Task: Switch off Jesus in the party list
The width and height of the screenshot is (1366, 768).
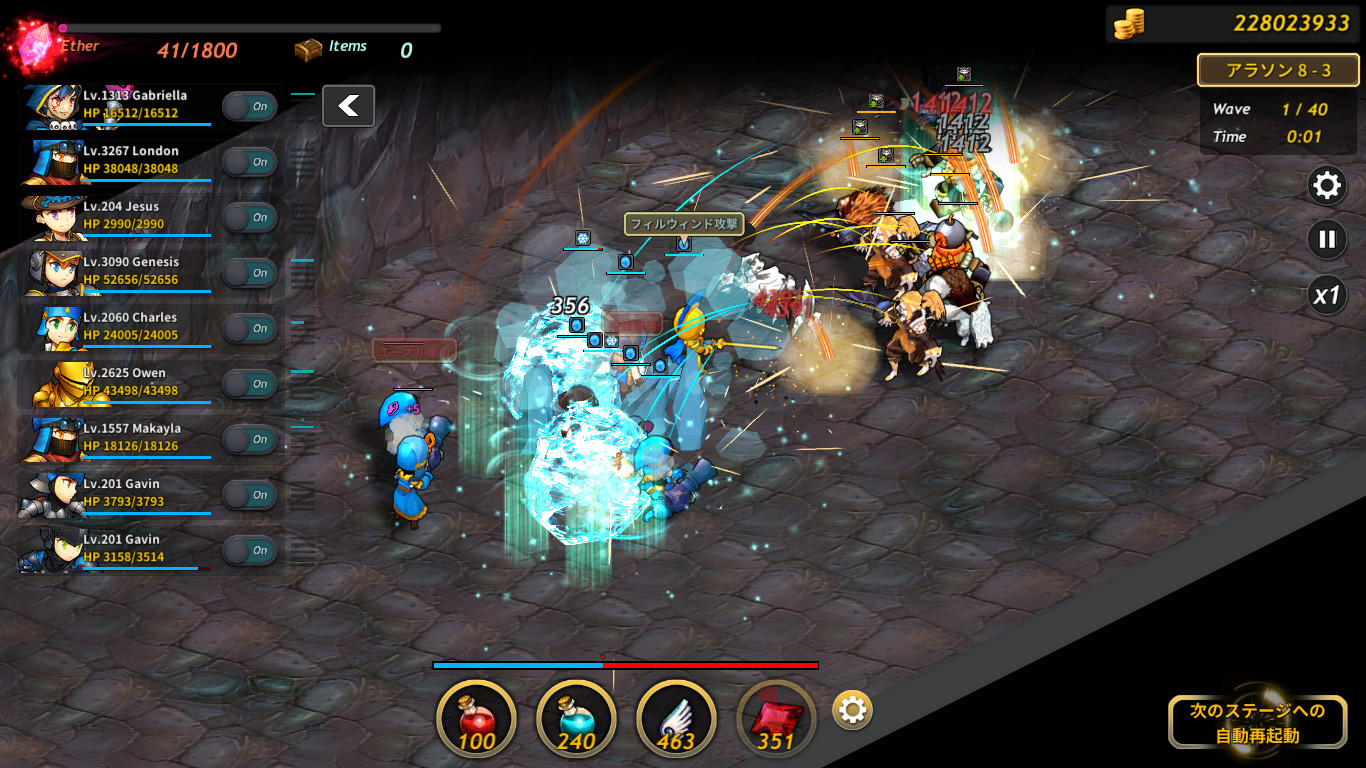Action: [x=249, y=217]
